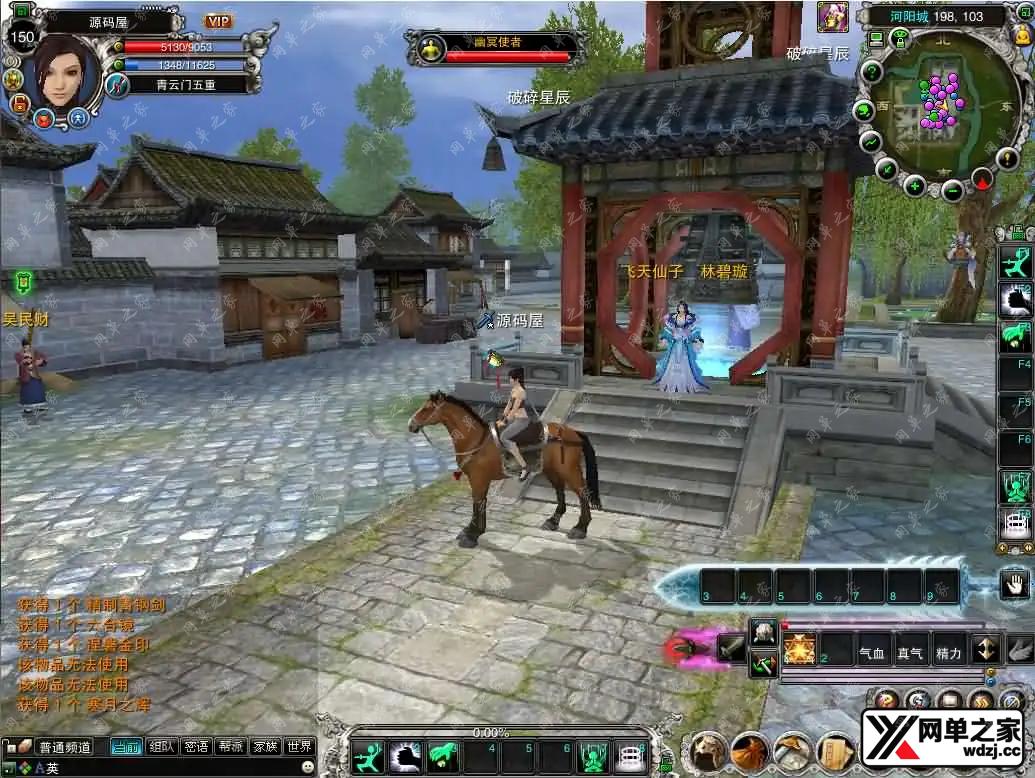Switch to the 组队 team chat tab
This screenshot has height=778, width=1035.
pyautogui.click(x=161, y=747)
